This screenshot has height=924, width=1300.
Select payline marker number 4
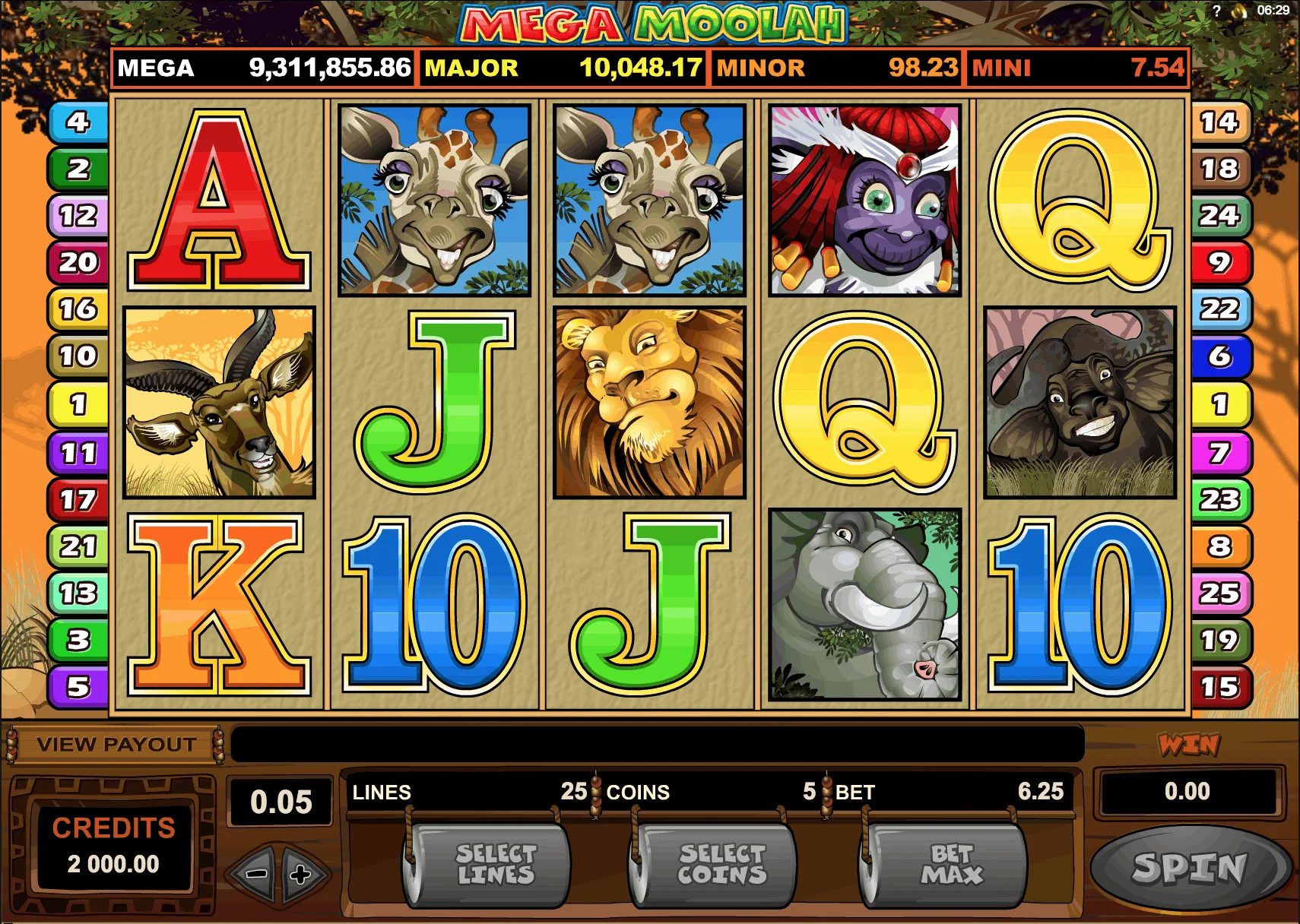tap(78, 122)
